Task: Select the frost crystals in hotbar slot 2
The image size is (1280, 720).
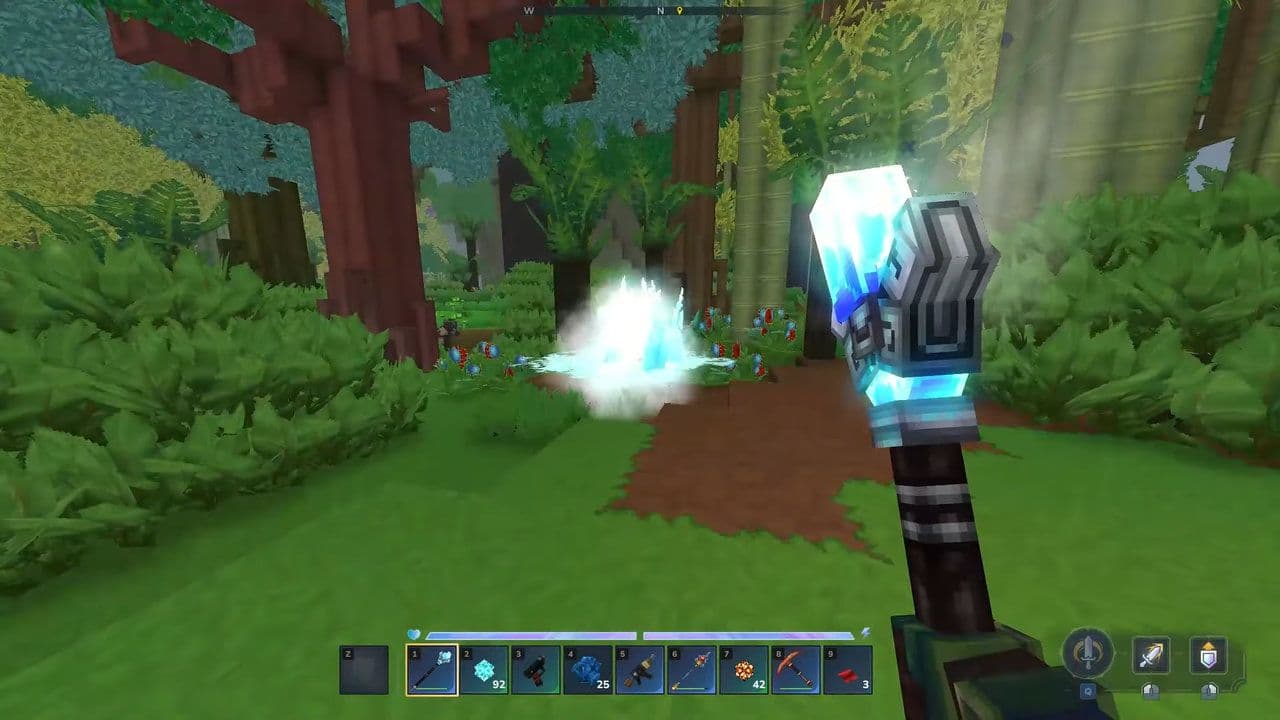Action: click(x=483, y=668)
